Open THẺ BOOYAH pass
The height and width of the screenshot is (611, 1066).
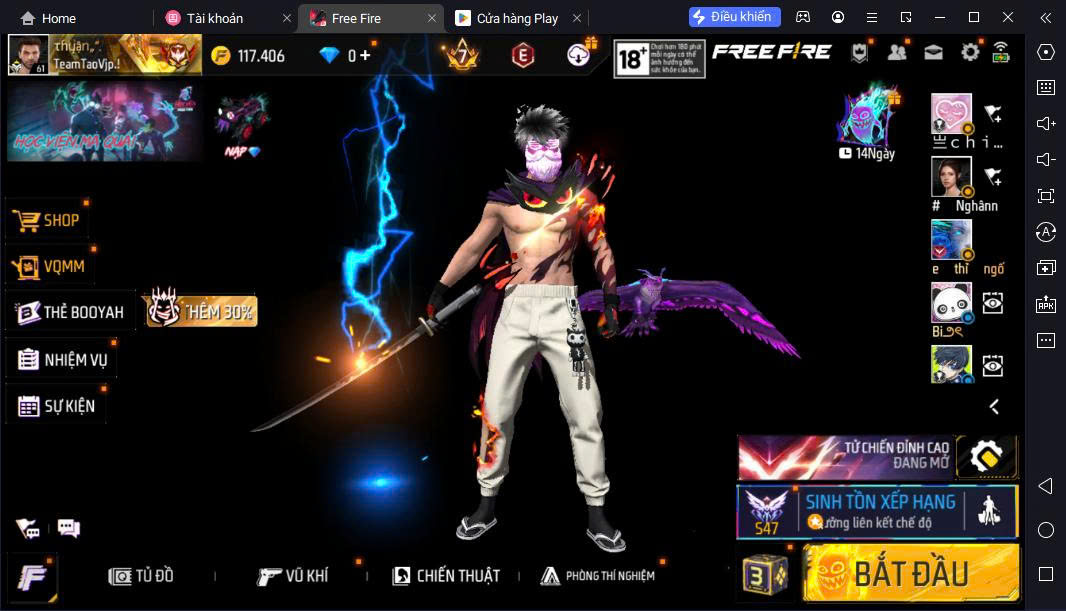pyautogui.click(x=70, y=312)
